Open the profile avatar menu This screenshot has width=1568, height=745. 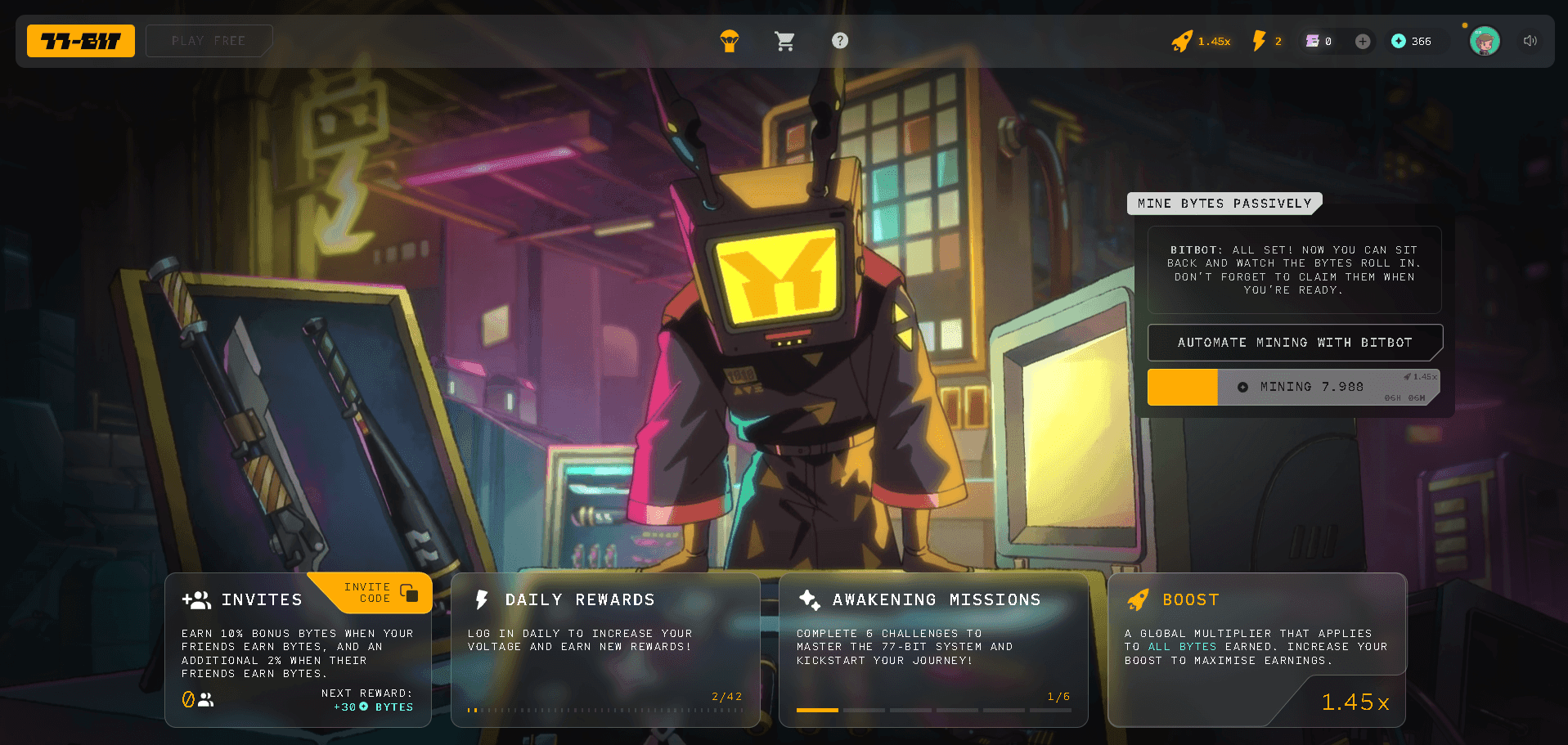coord(1485,41)
